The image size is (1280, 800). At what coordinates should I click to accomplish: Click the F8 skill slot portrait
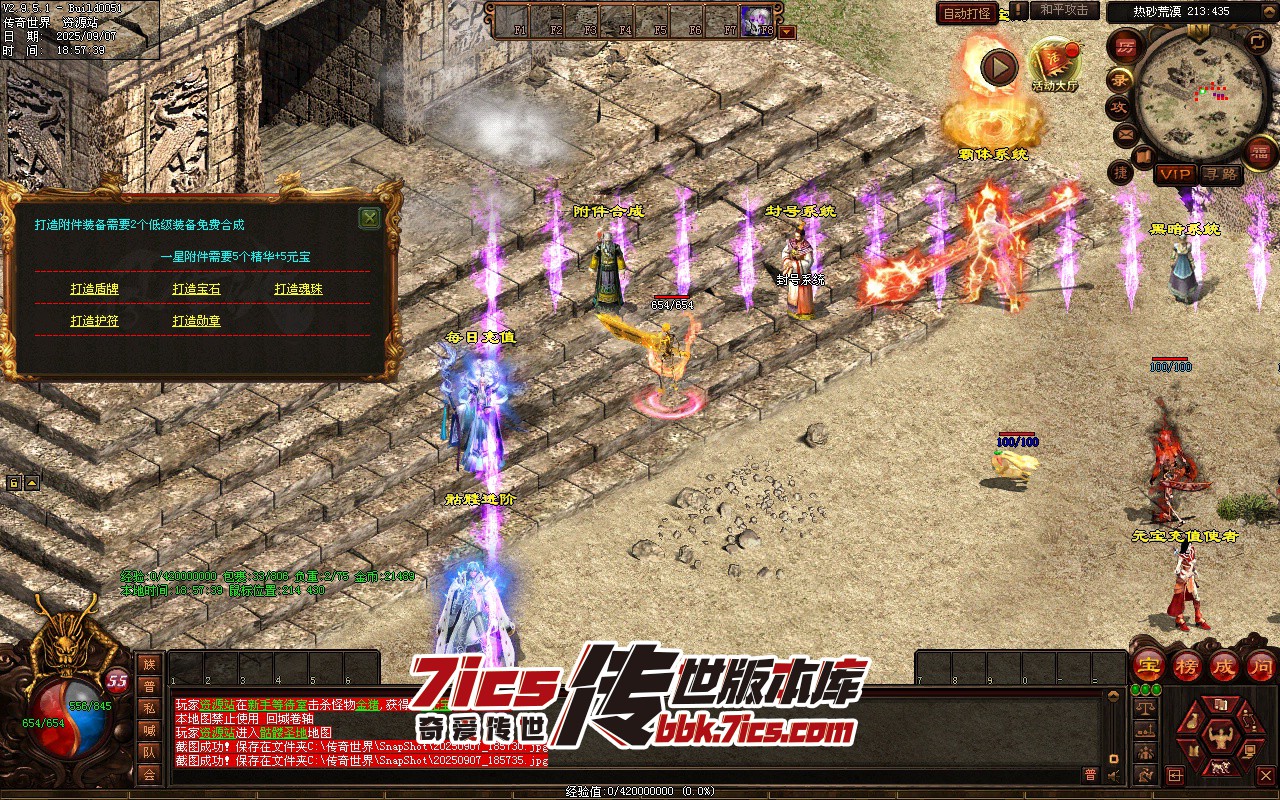(757, 19)
